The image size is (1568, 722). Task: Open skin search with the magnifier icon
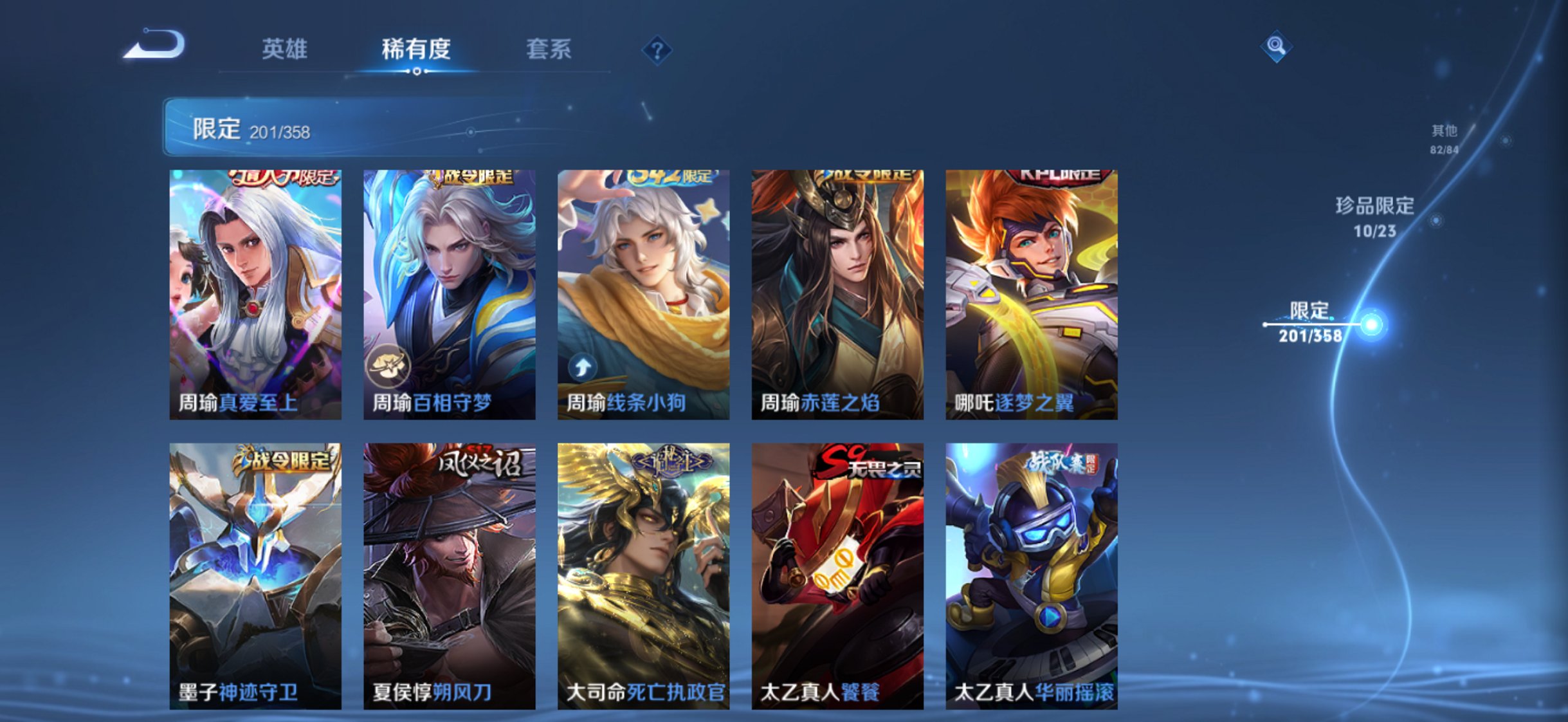tap(1276, 46)
